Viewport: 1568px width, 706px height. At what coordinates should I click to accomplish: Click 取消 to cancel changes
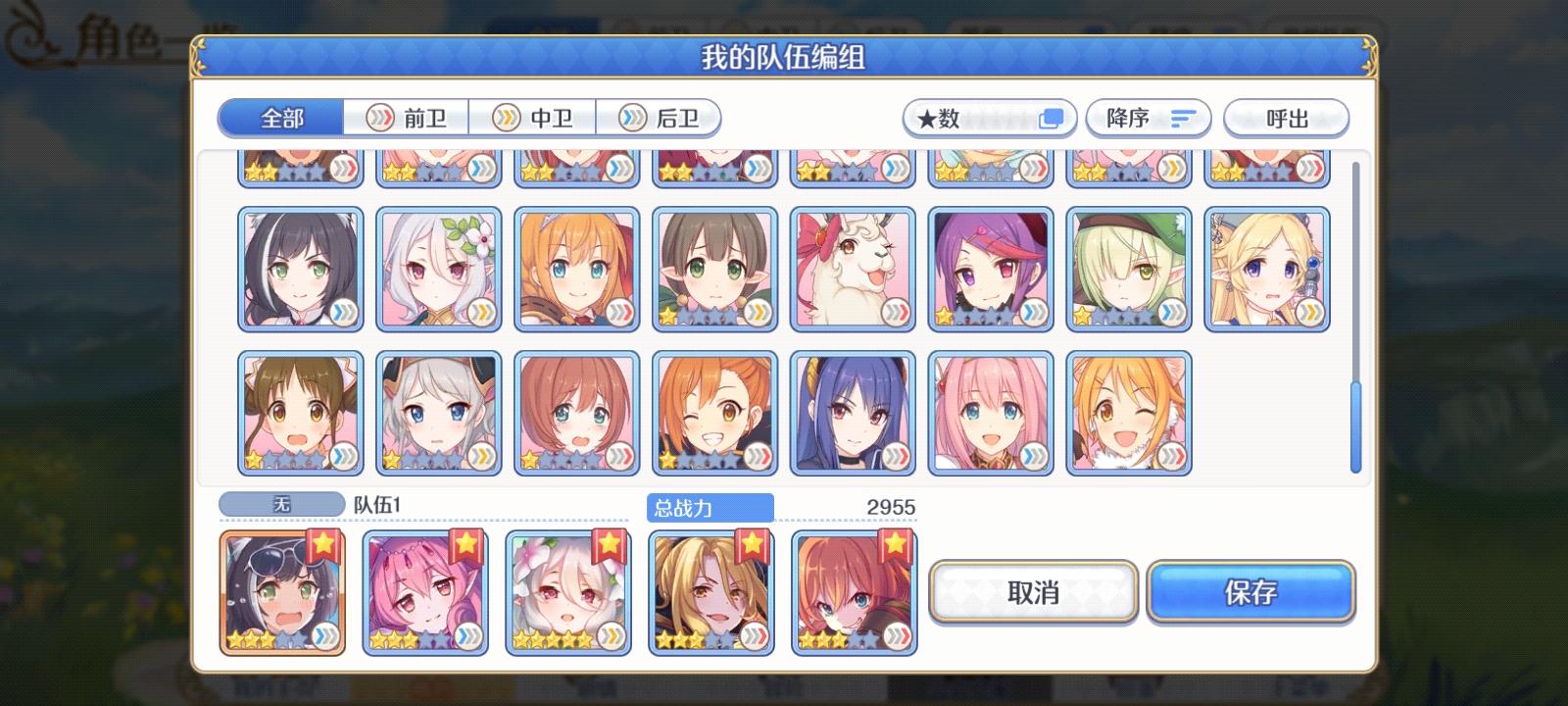click(x=1034, y=592)
